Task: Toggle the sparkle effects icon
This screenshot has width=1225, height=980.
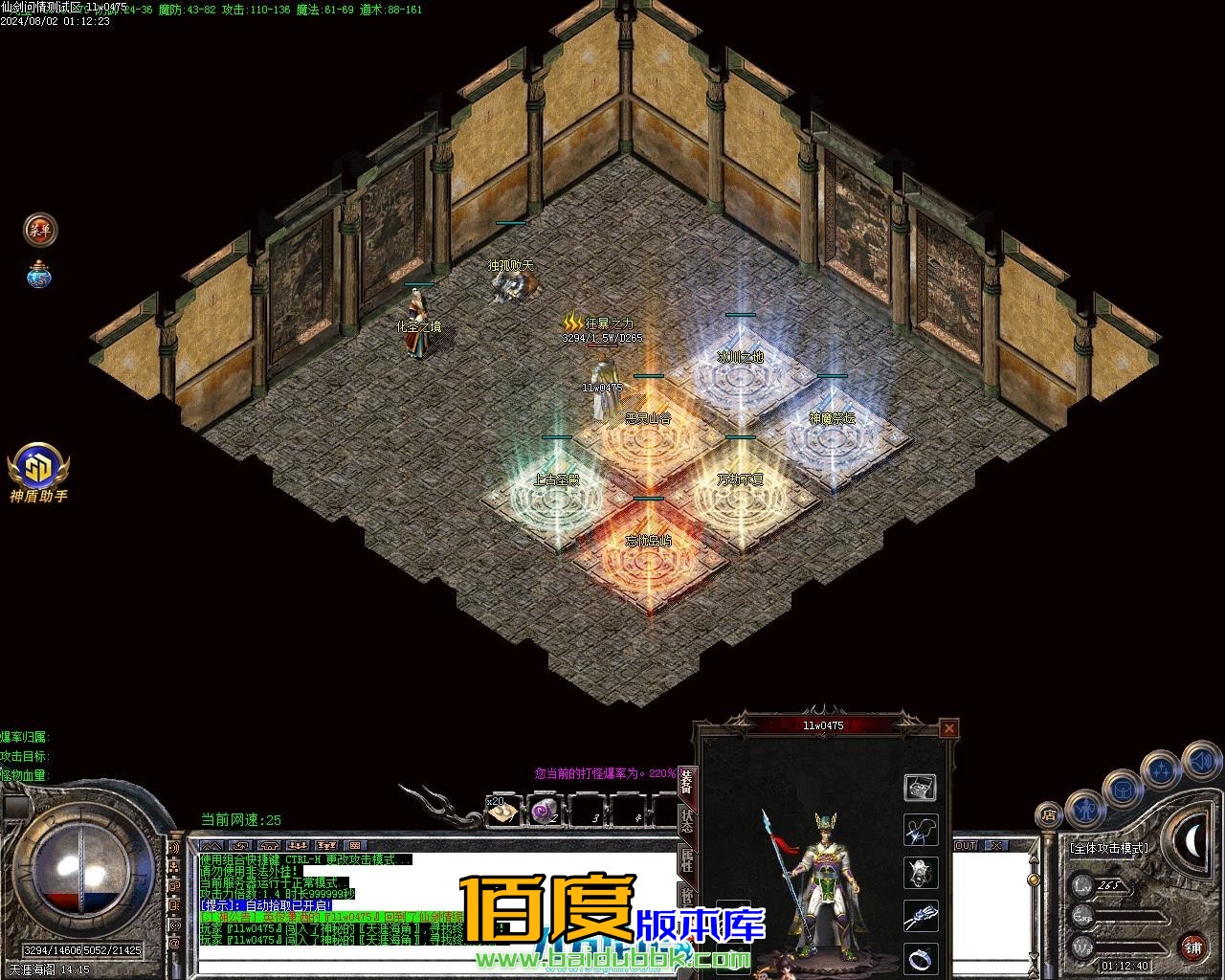Action: pos(1161,768)
